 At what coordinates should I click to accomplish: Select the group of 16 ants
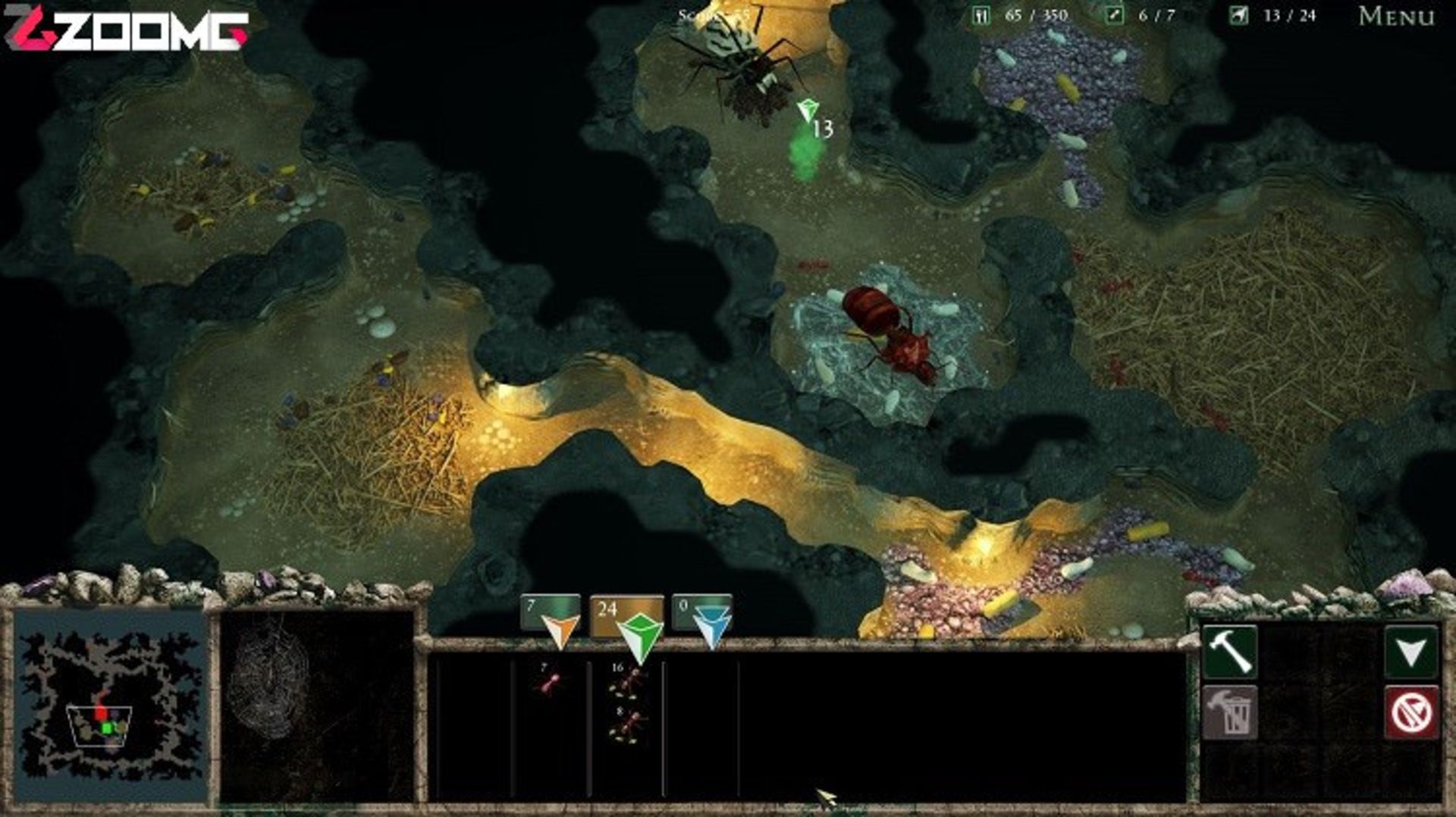click(626, 681)
